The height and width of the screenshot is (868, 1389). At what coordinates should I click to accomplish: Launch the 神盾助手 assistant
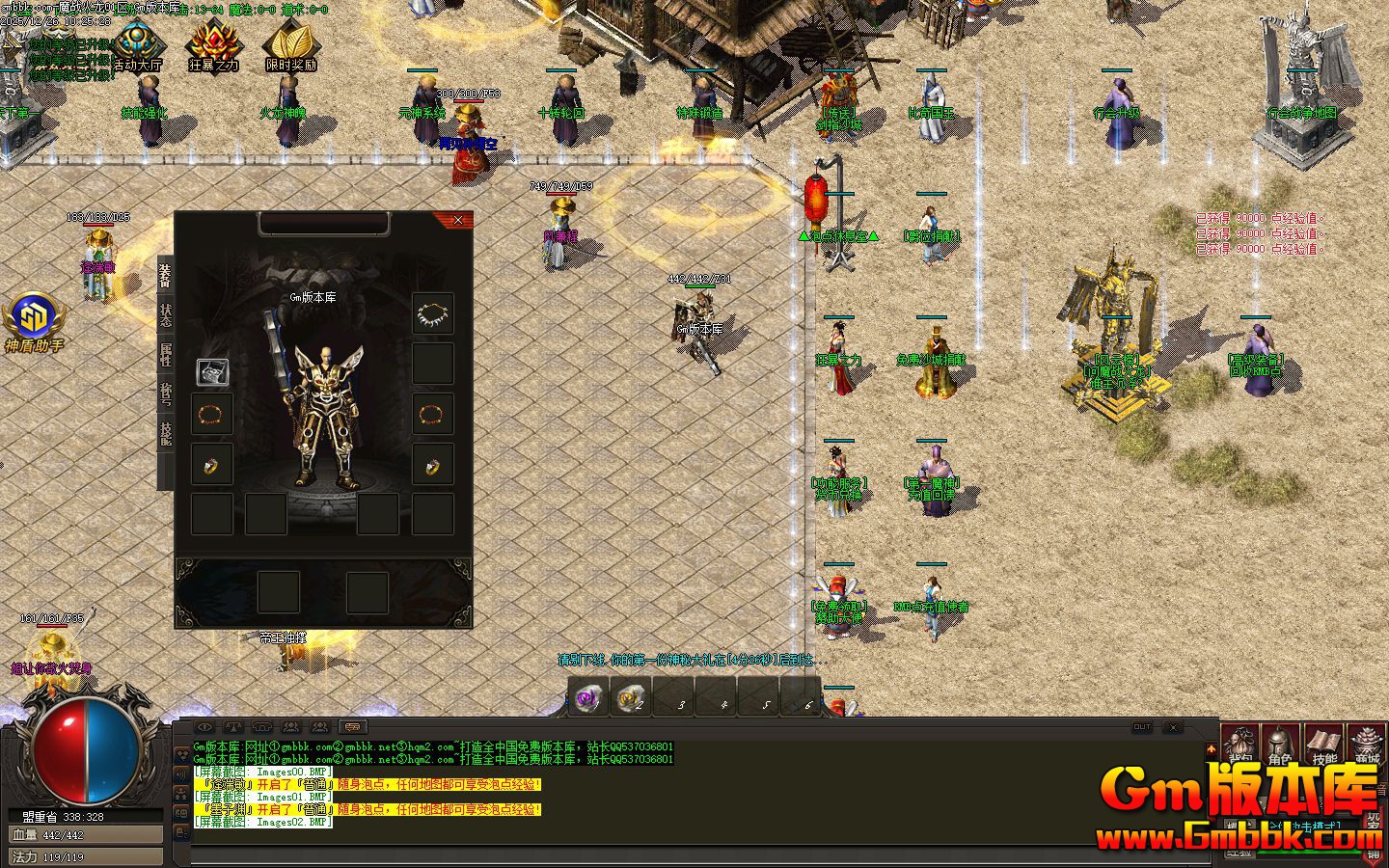(x=35, y=320)
